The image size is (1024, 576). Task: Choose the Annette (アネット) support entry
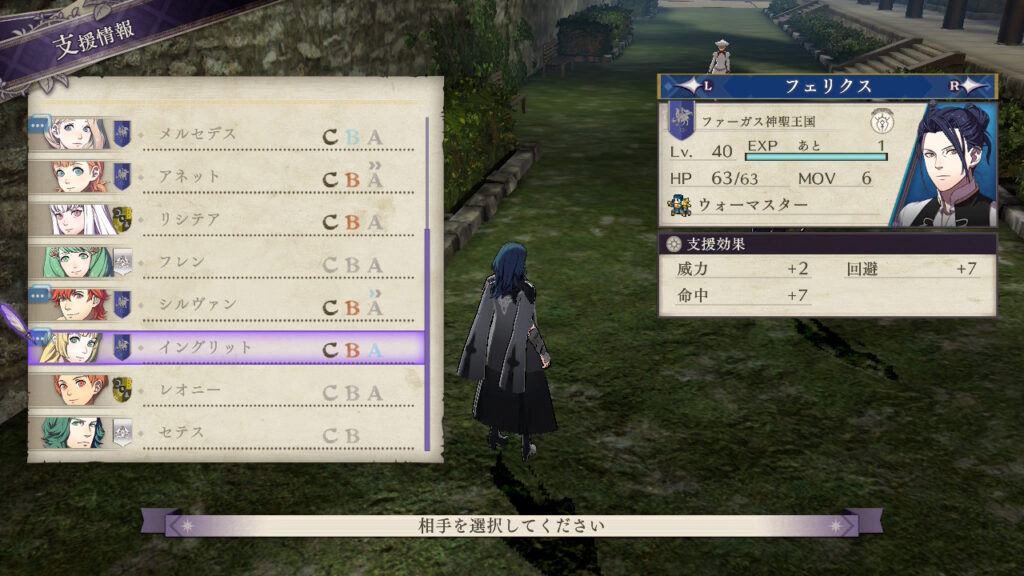228,177
